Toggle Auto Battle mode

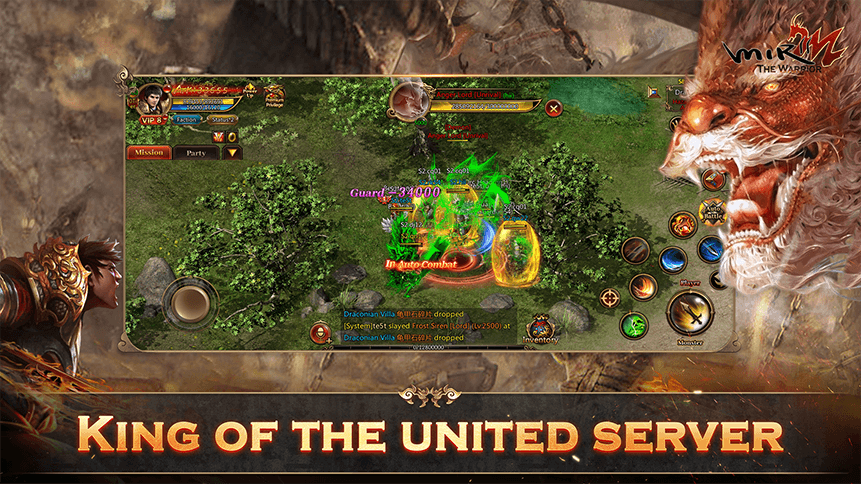click(712, 211)
